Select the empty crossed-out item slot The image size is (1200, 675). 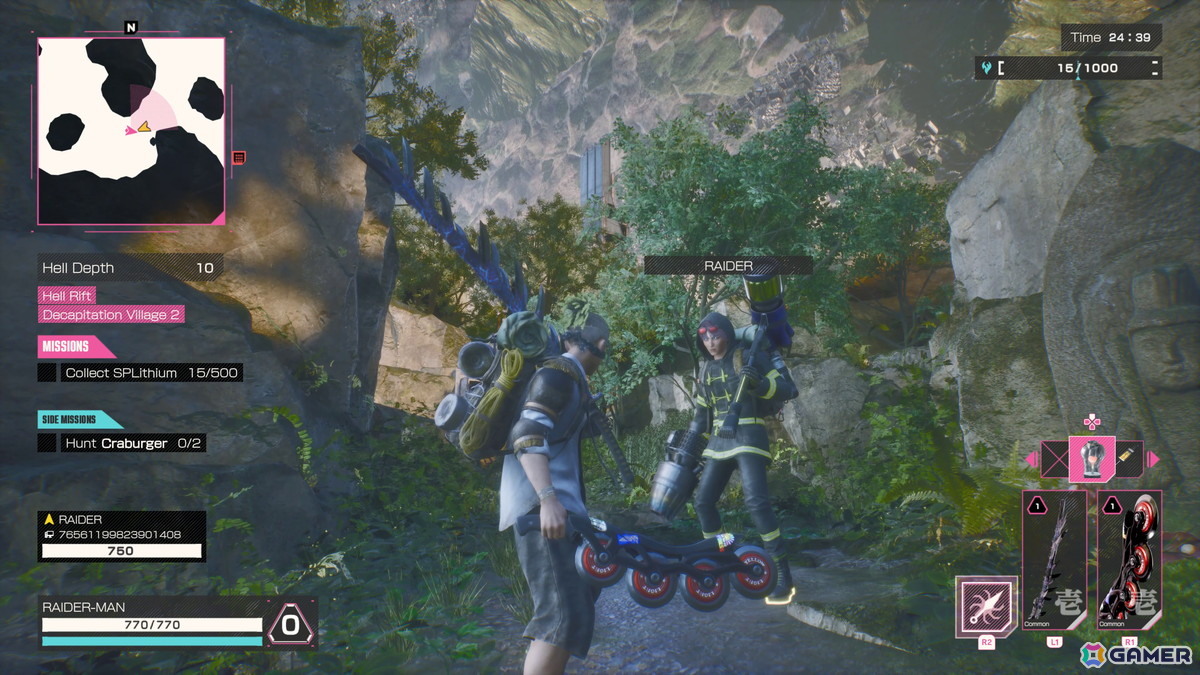[x=1054, y=459]
